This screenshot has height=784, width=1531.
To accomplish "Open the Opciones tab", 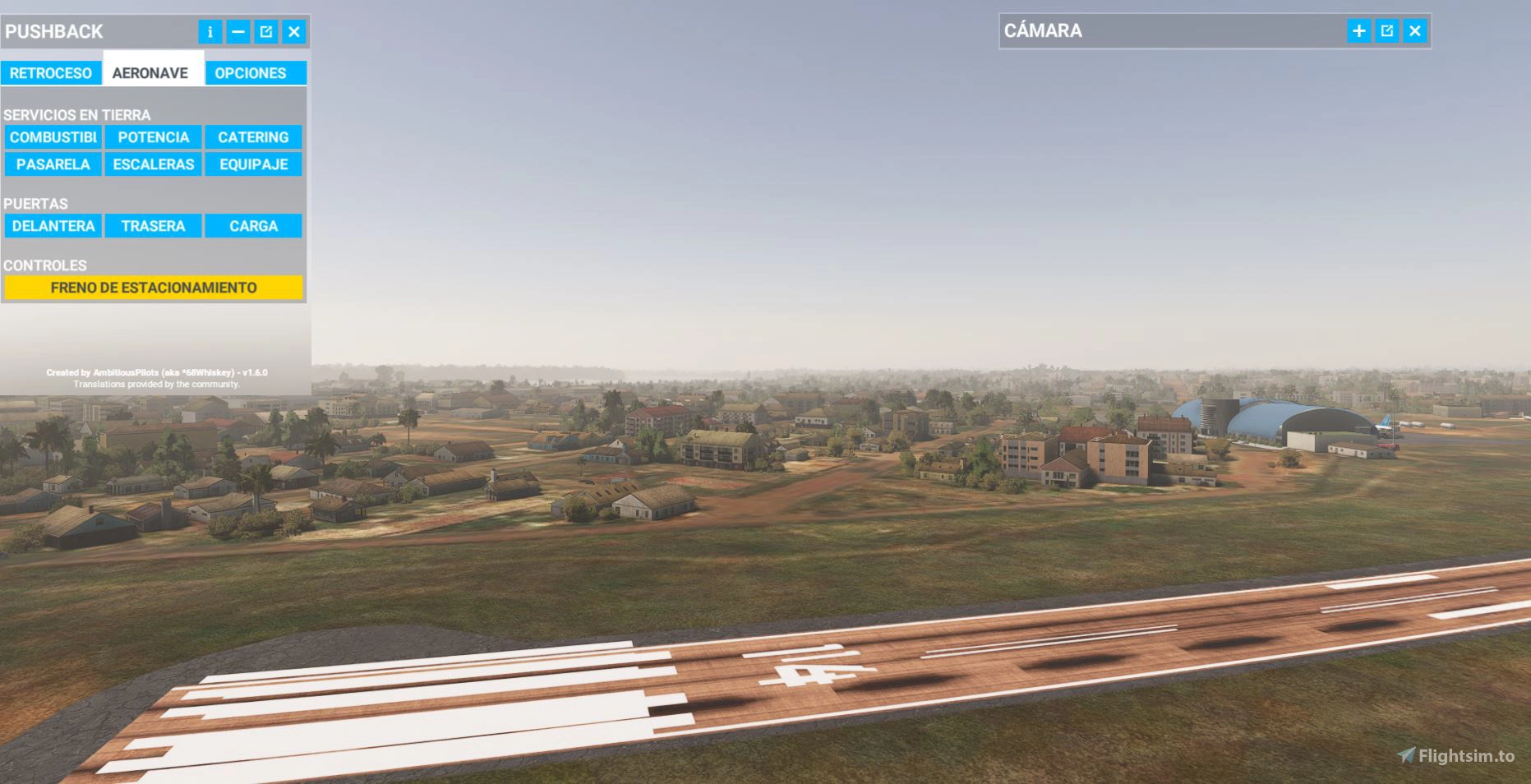I will [x=251, y=73].
